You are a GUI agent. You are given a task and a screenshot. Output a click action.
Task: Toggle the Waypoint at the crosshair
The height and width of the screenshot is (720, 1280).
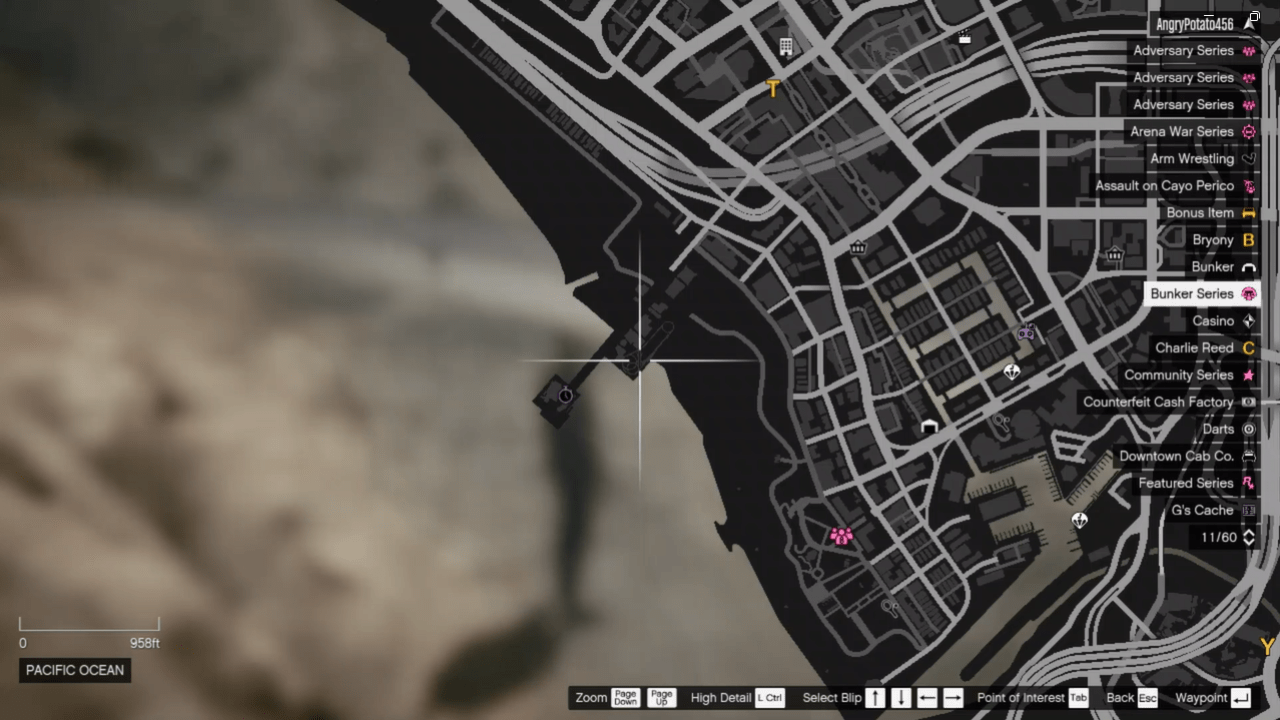point(1240,697)
